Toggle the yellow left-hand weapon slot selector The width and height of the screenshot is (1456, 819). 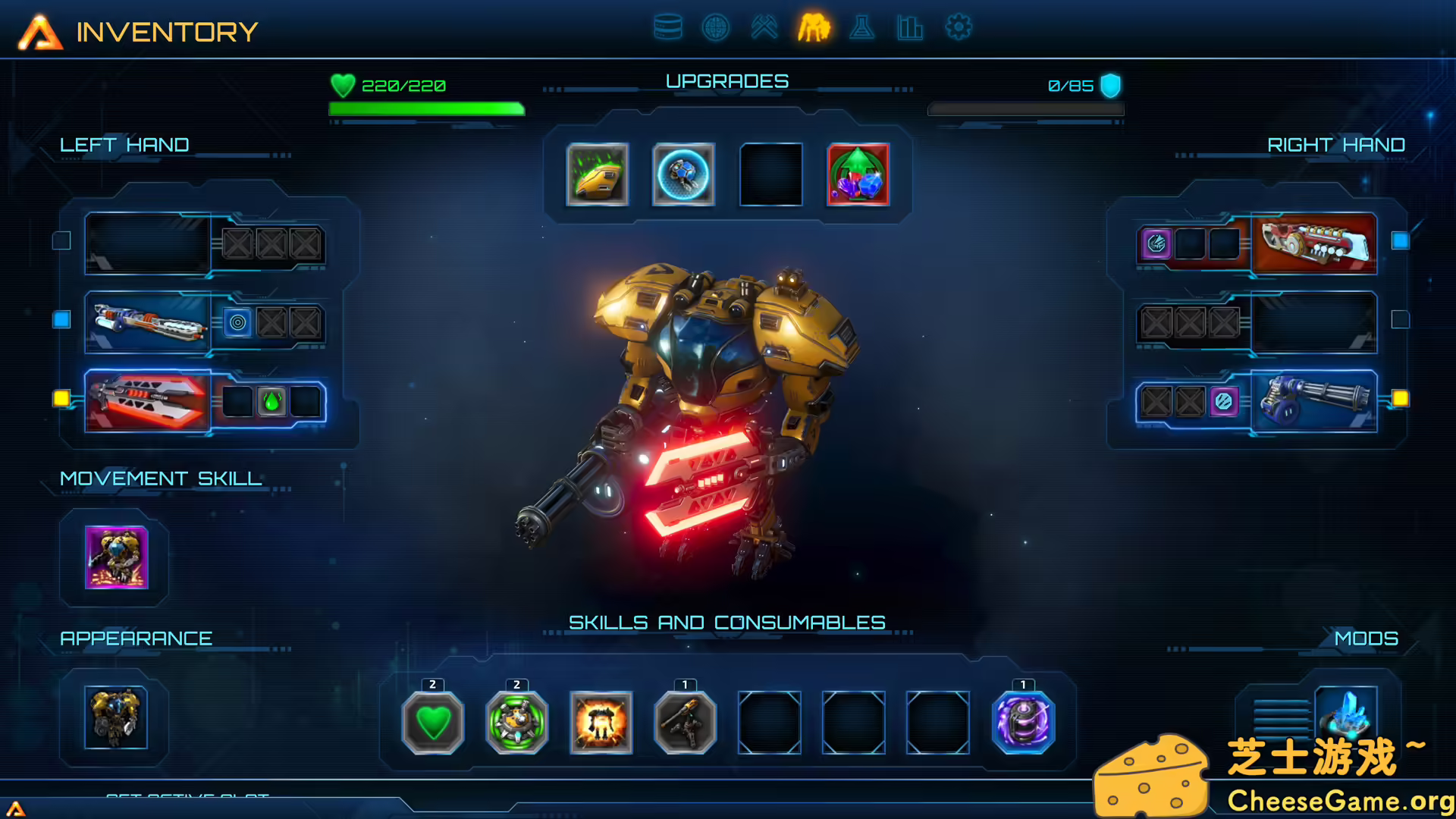(61, 397)
